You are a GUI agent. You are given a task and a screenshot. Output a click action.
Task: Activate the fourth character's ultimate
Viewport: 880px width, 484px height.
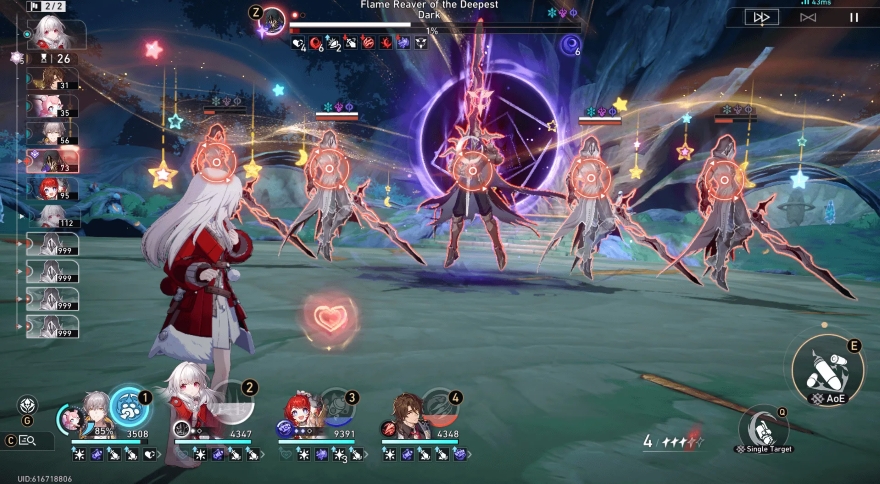tap(440, 408)
